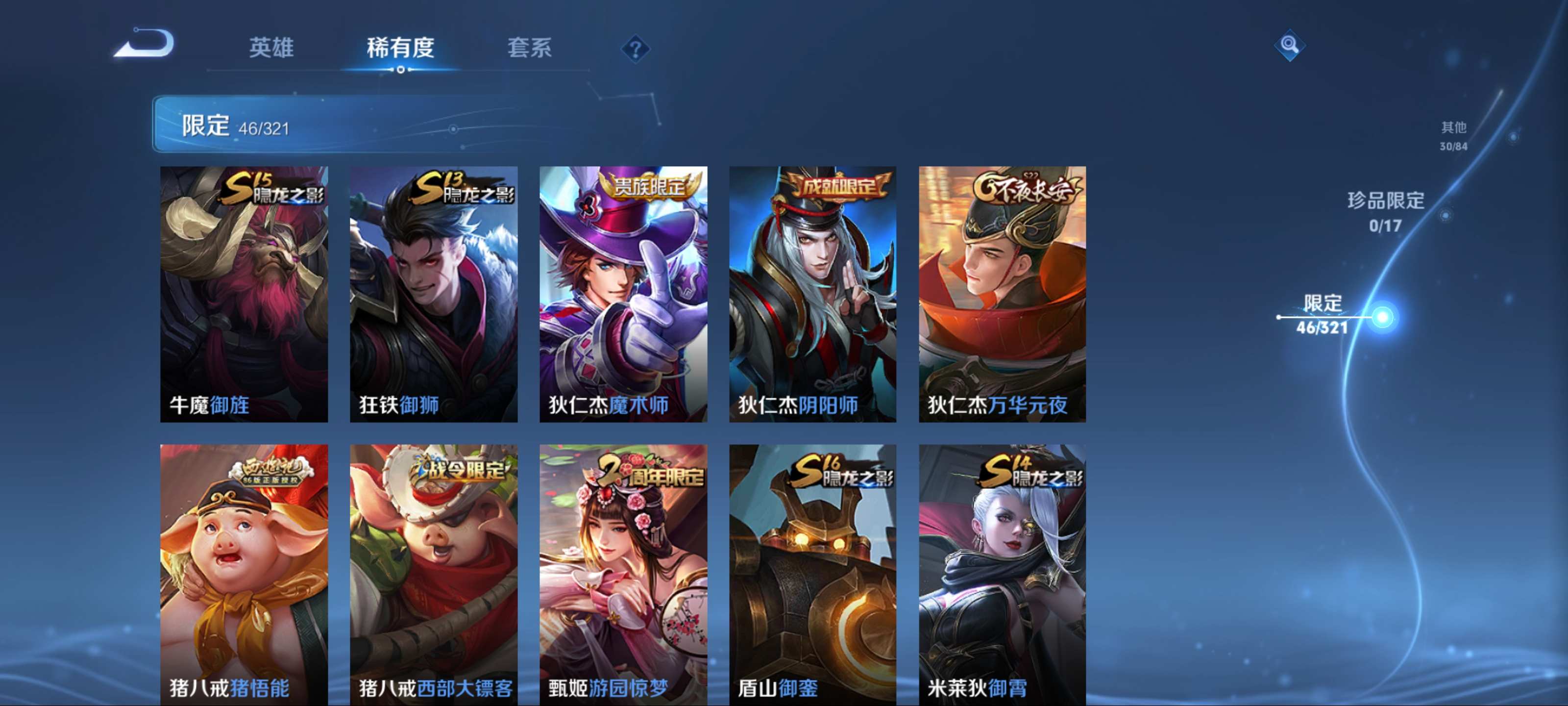View the 牛魔御旌 skin card
This screenshot has height=706, width=1568.
[x=244, y=294]
